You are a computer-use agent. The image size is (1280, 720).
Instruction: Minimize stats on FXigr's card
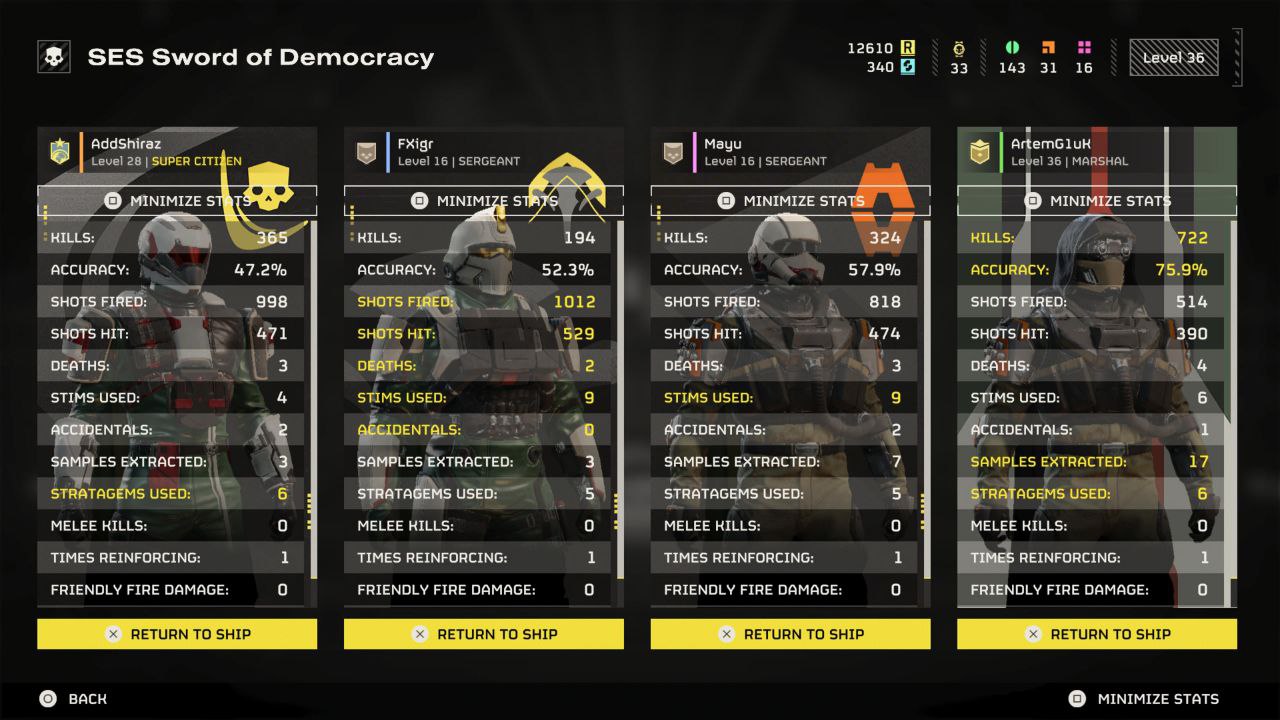[484, 201]
